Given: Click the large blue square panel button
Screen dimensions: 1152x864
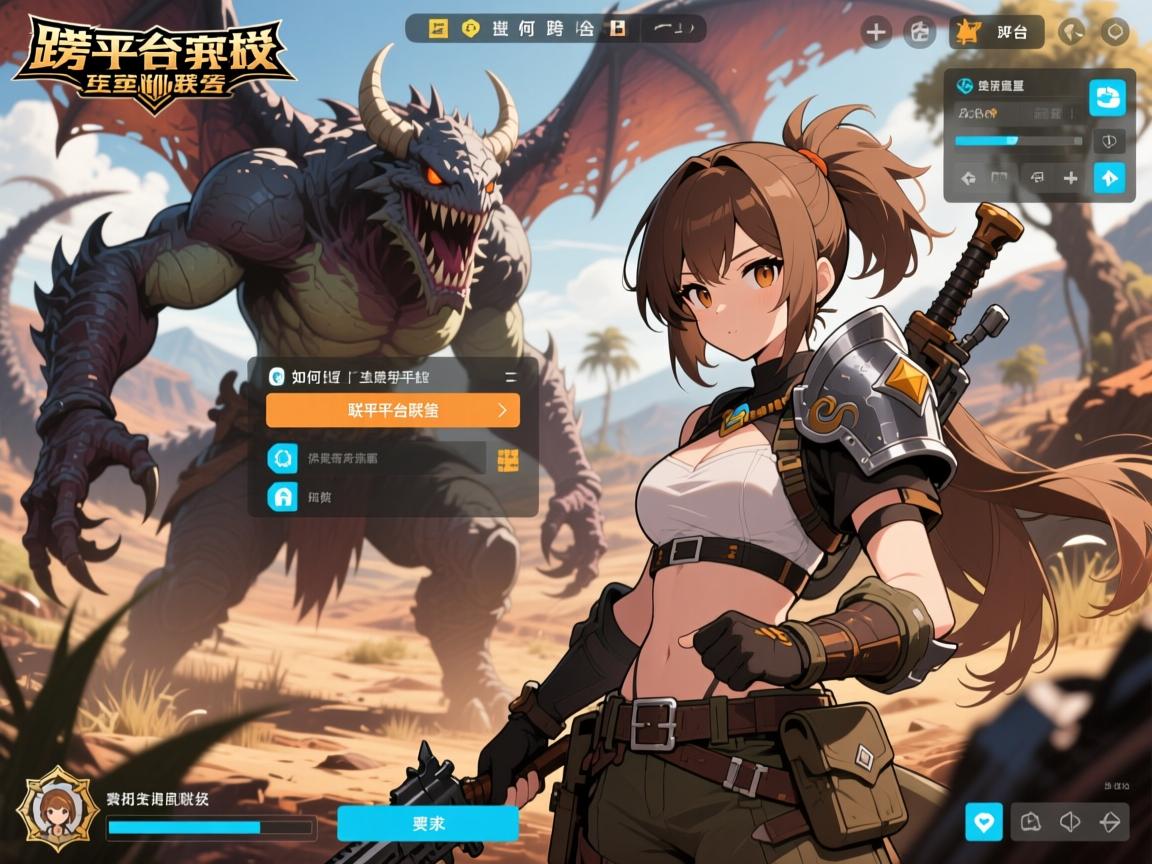Looking at the screenshot, I should (1106, 98).
